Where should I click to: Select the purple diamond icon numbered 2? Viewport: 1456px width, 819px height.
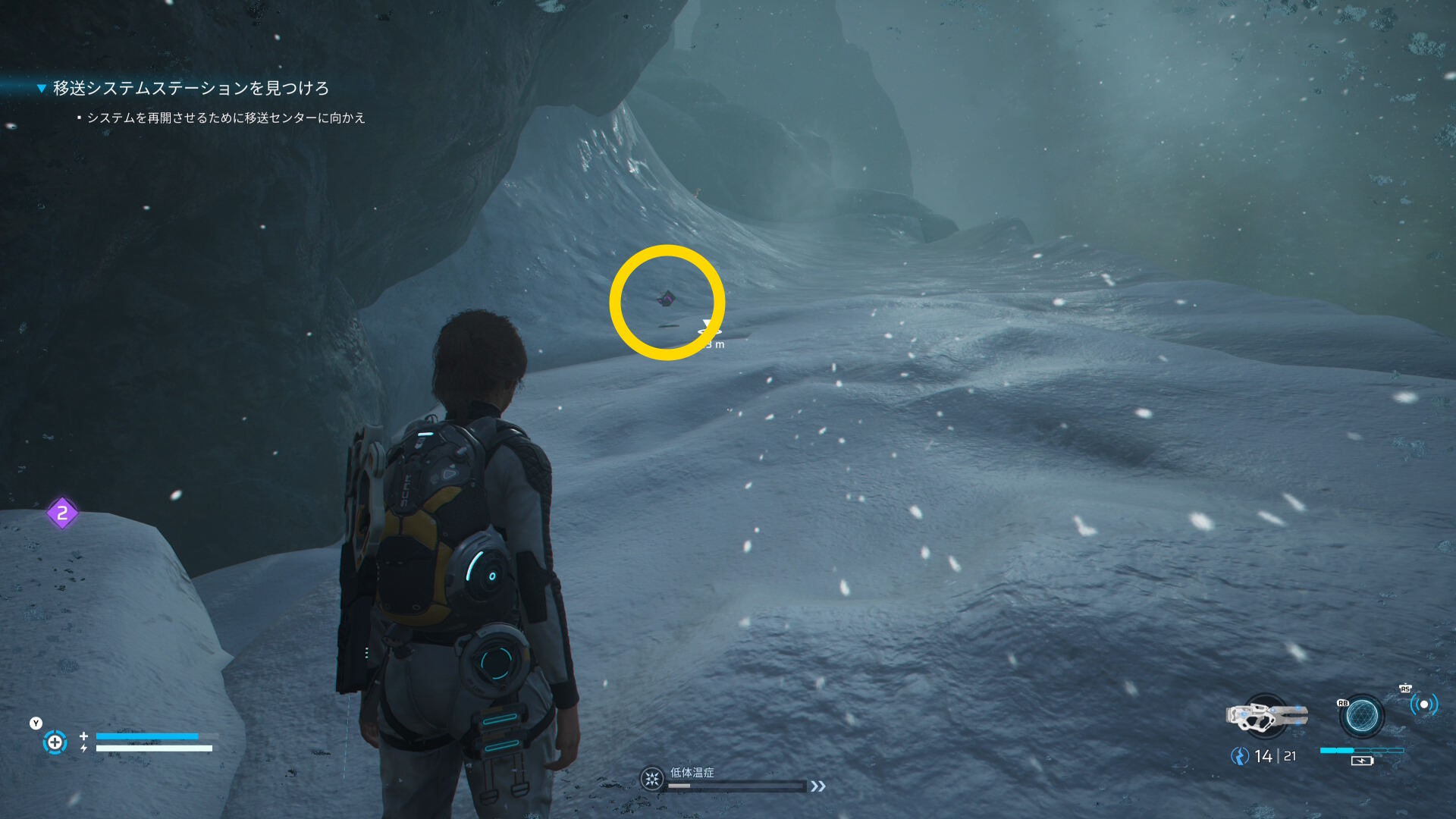point(62,513)
